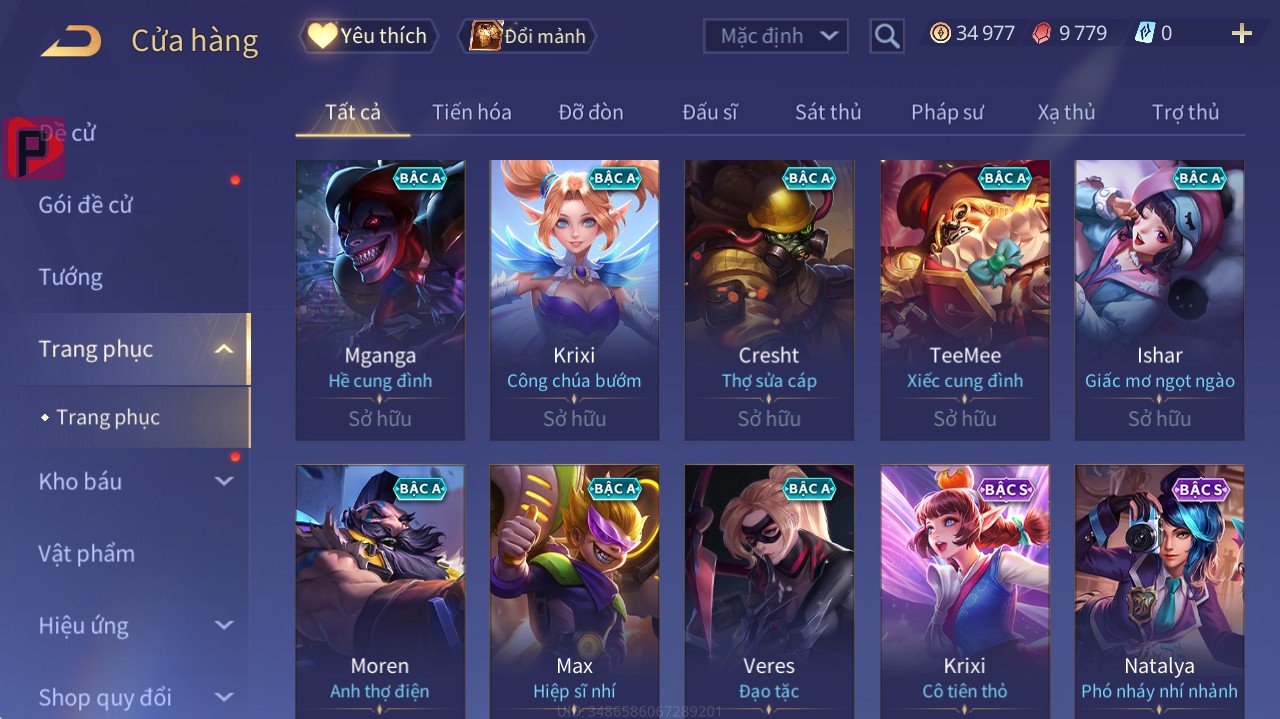The width and height of the screenshot is (1280, 719).
Task: Go back with the return arrow
Action: click(71, 41)
